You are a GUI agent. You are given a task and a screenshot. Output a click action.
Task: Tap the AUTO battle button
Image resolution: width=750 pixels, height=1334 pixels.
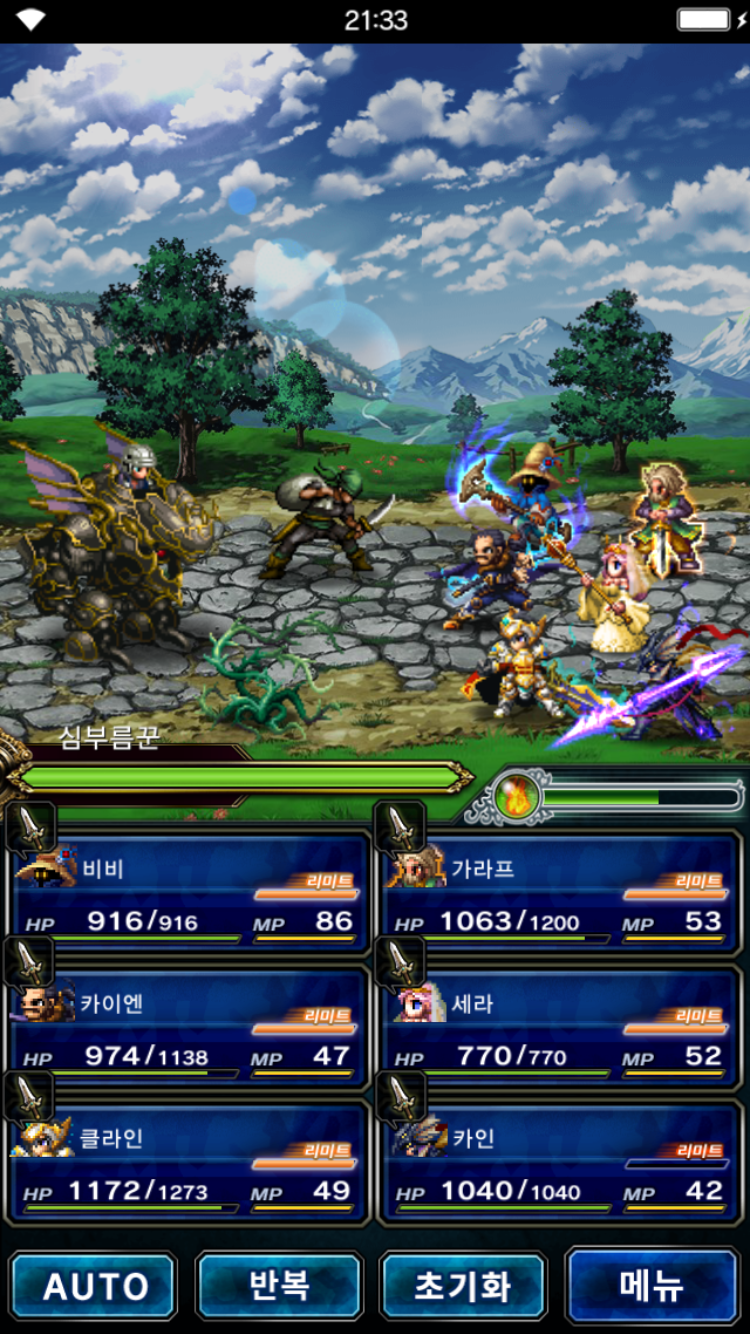(94, 1286)
